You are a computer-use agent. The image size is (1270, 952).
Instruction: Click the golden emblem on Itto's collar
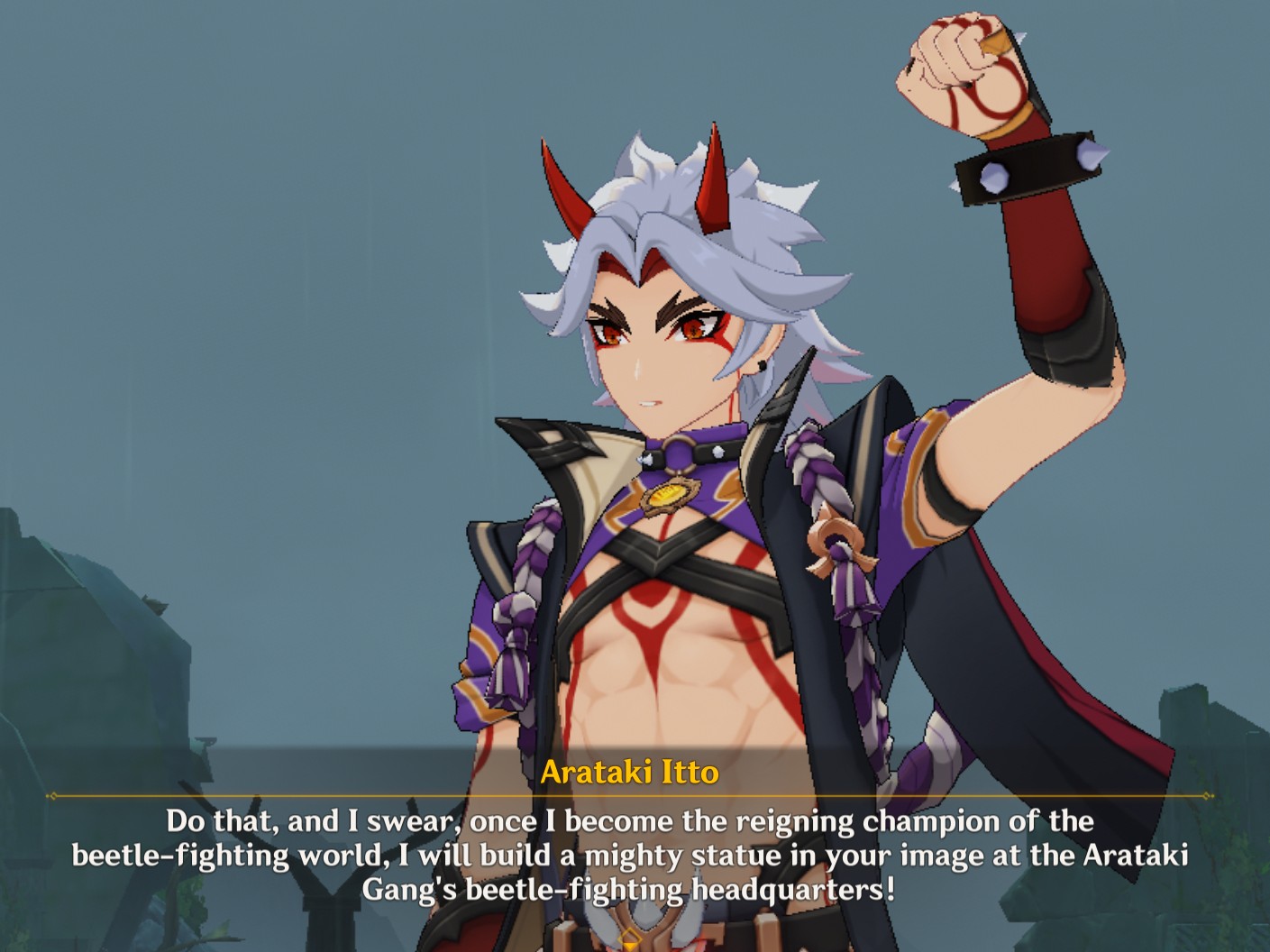tap(668, 495)
